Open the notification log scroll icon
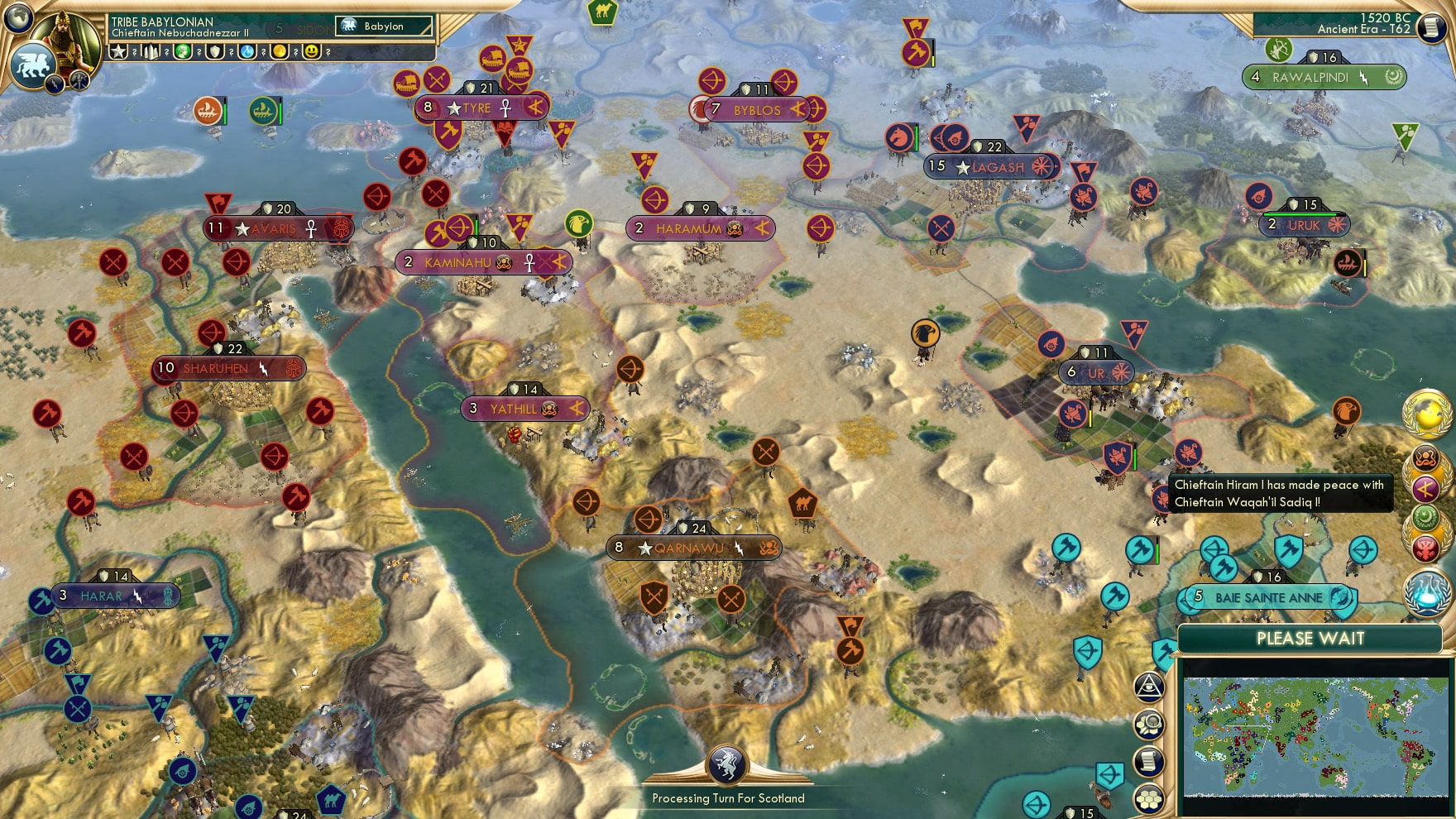 (x=1147, y=760)
